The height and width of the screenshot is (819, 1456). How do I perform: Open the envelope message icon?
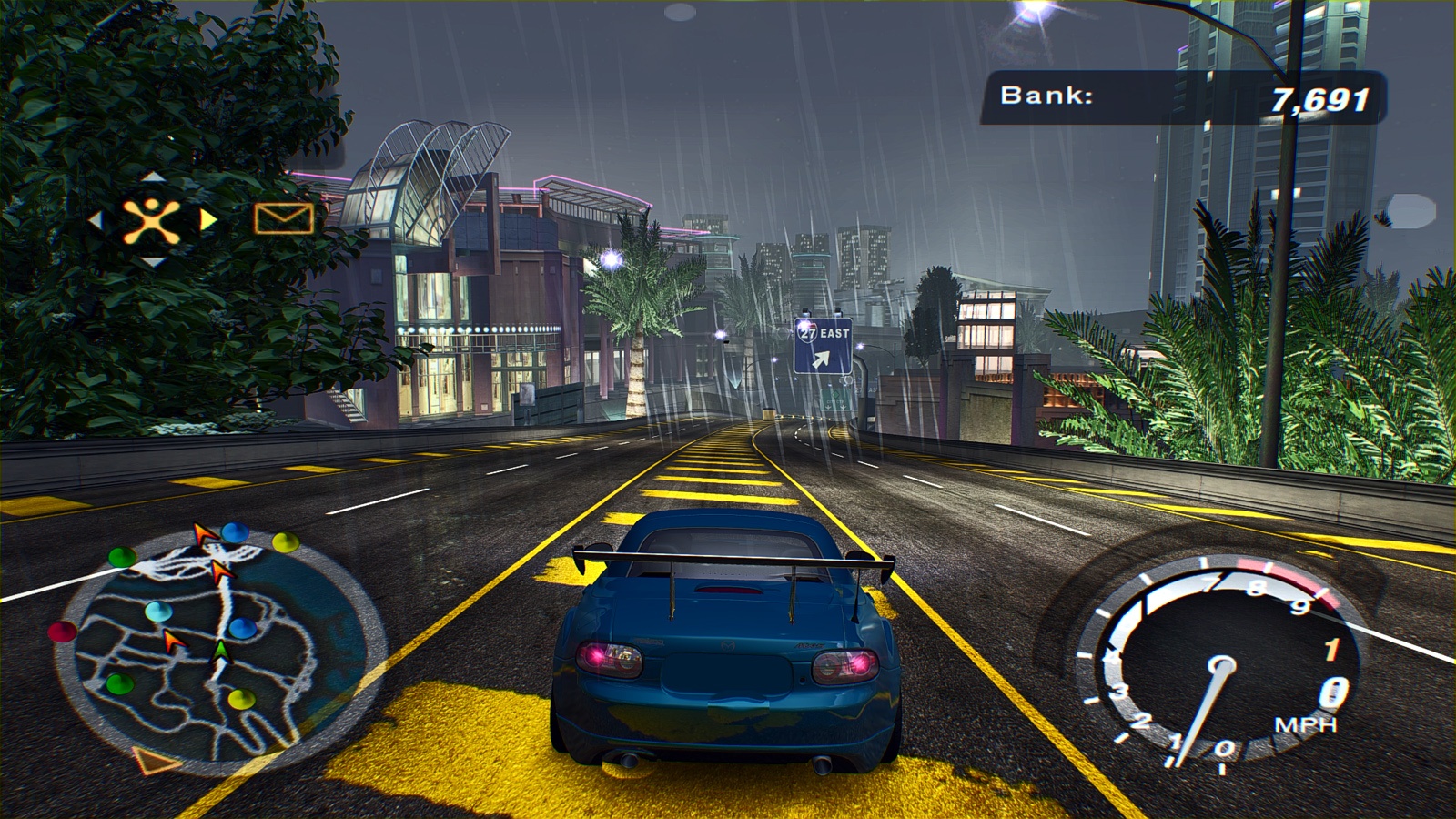pos(283,218)
